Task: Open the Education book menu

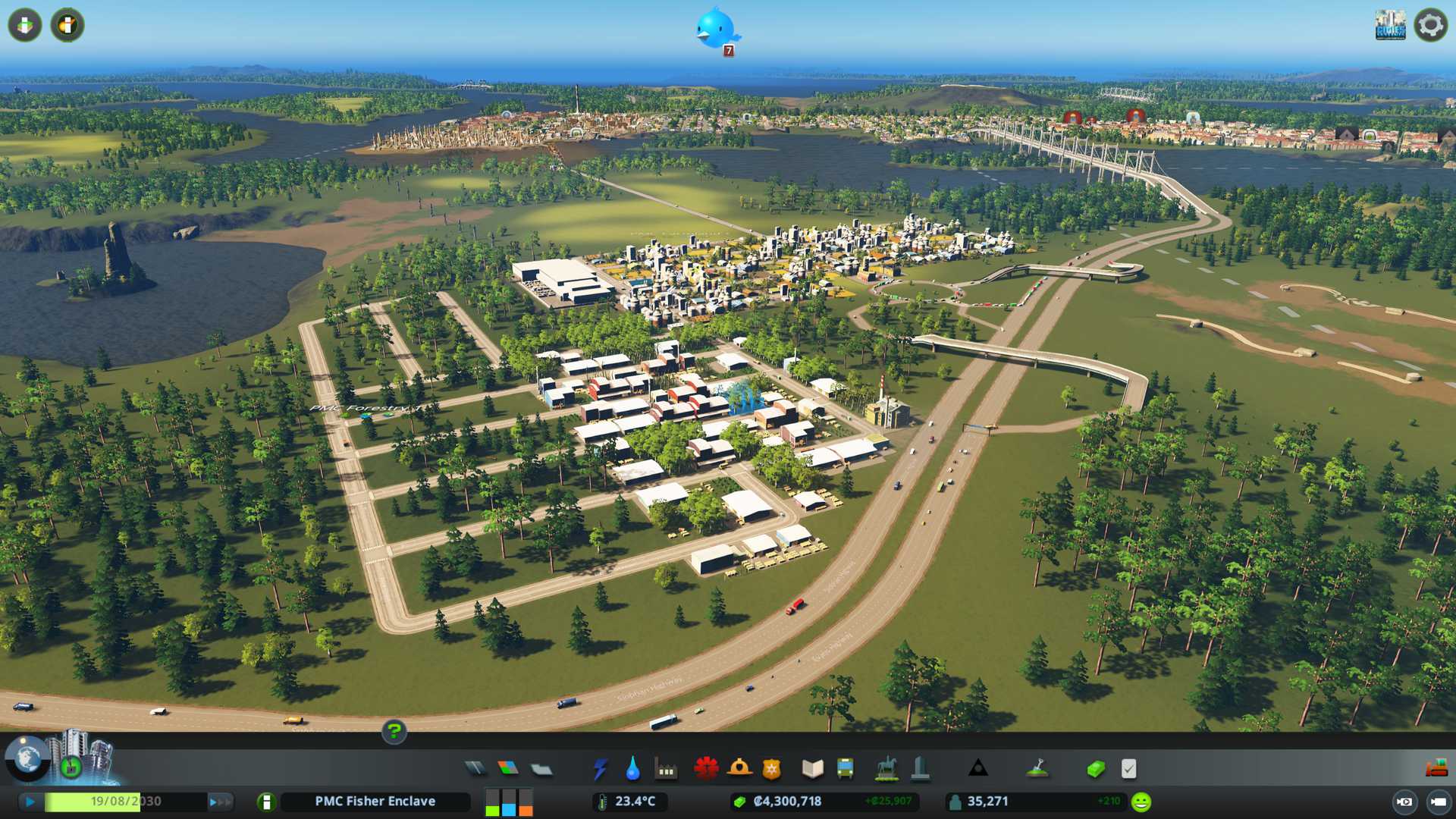Action: pos(812,769)
